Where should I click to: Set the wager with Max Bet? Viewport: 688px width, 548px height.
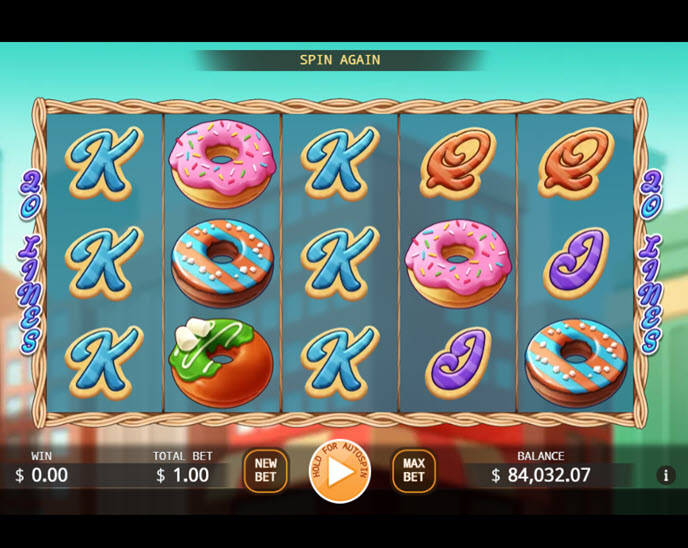(x=413, y=471)
